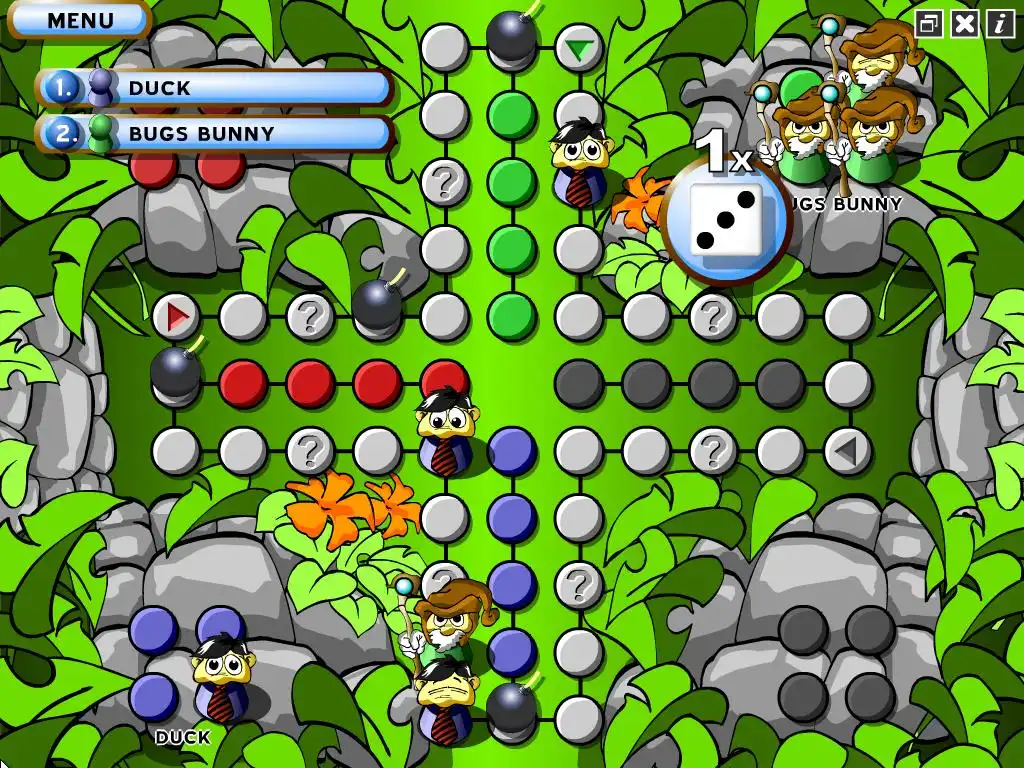Open the MENU button
The image size is (1024, 768).
[x=79, y=20]
